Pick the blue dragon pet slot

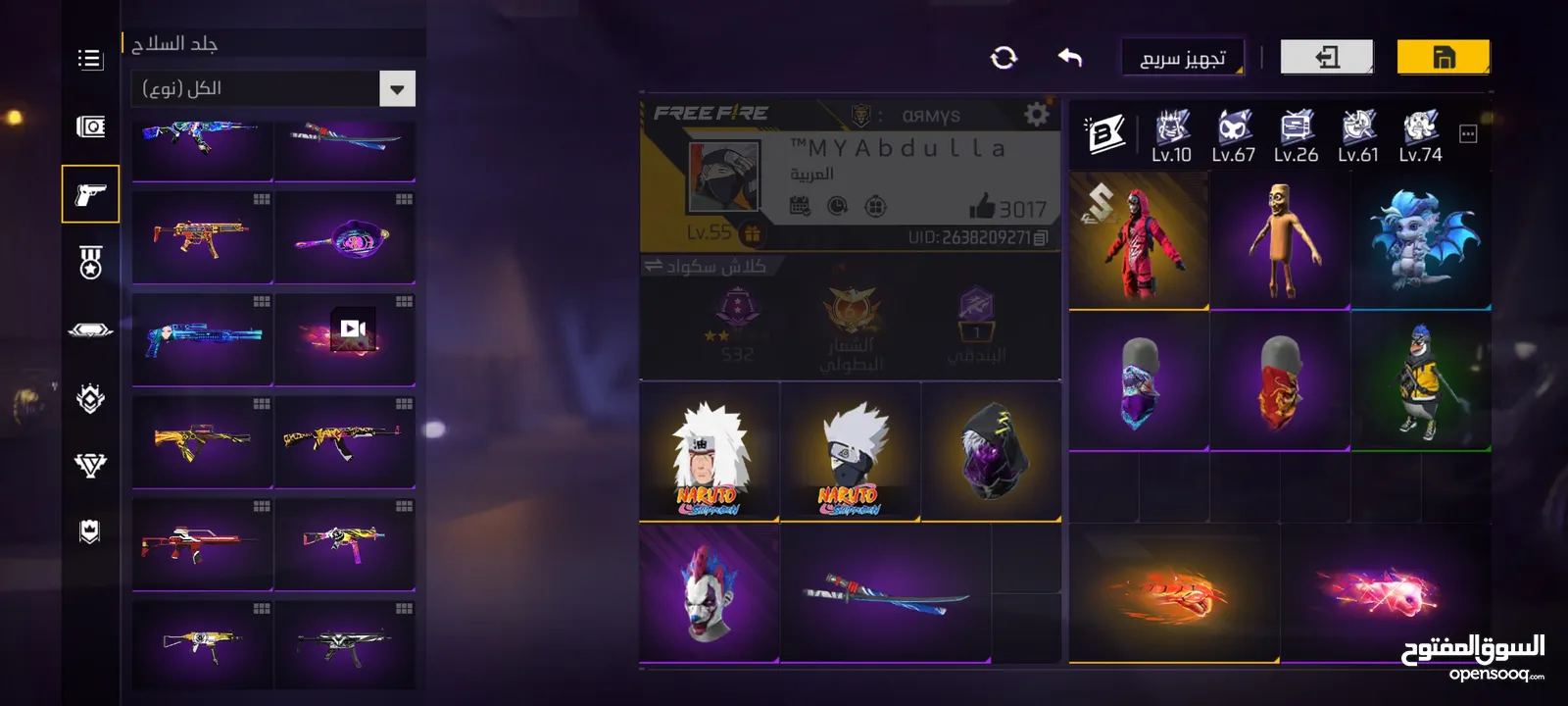pyautogui.click(x=1421, y=241)
